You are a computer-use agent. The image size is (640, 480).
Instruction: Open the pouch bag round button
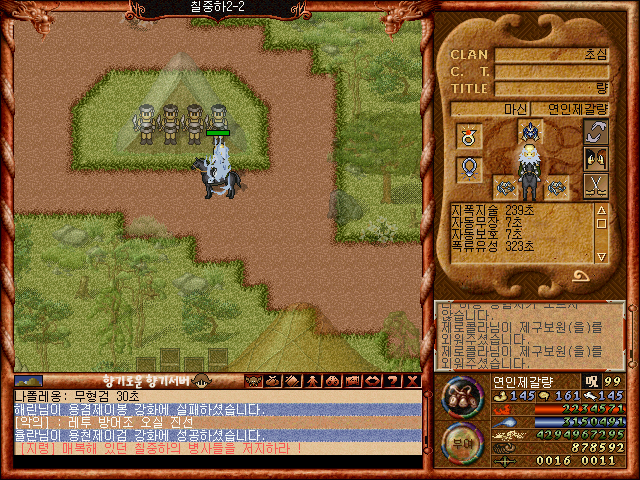(x=460, y=395)
